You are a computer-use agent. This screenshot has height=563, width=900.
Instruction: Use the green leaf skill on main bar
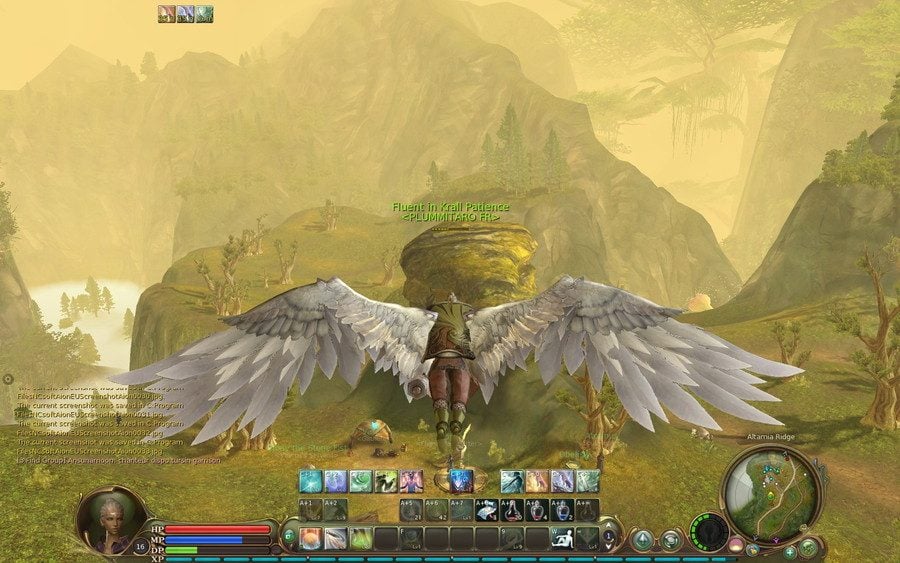pyautogui.click(x=360, y=539)
